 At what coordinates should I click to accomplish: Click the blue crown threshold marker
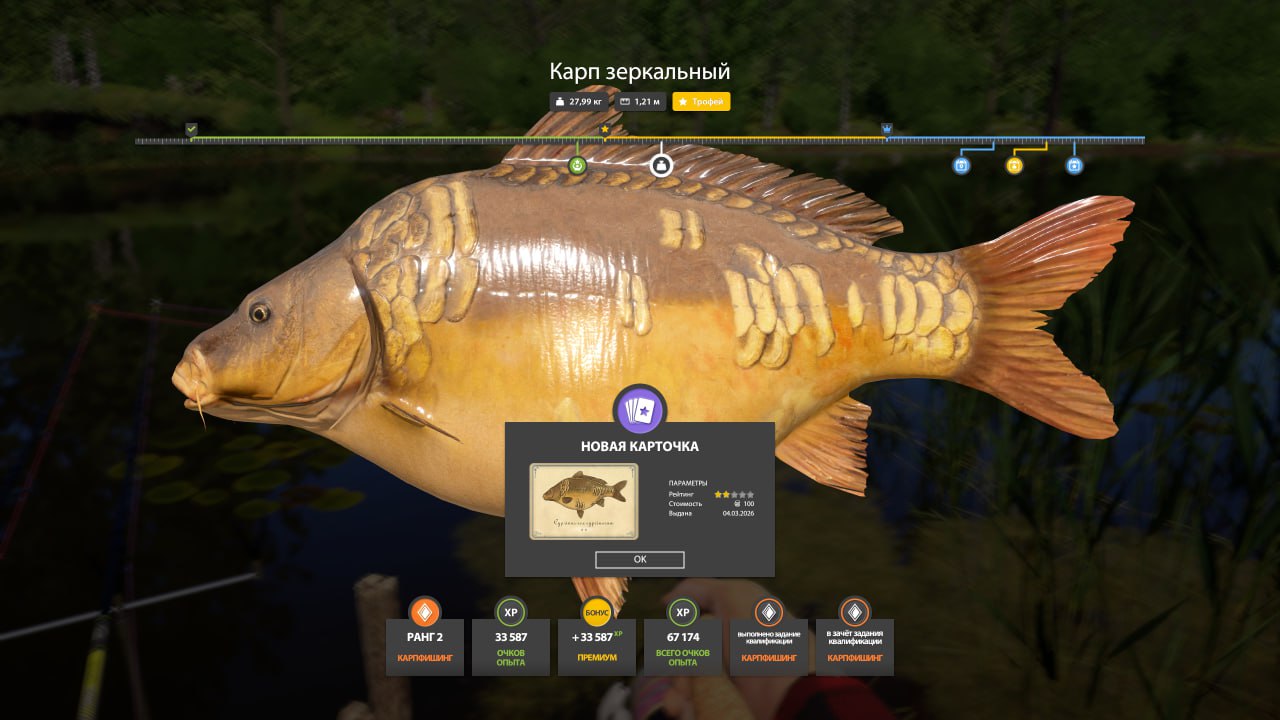coord(887,129)
